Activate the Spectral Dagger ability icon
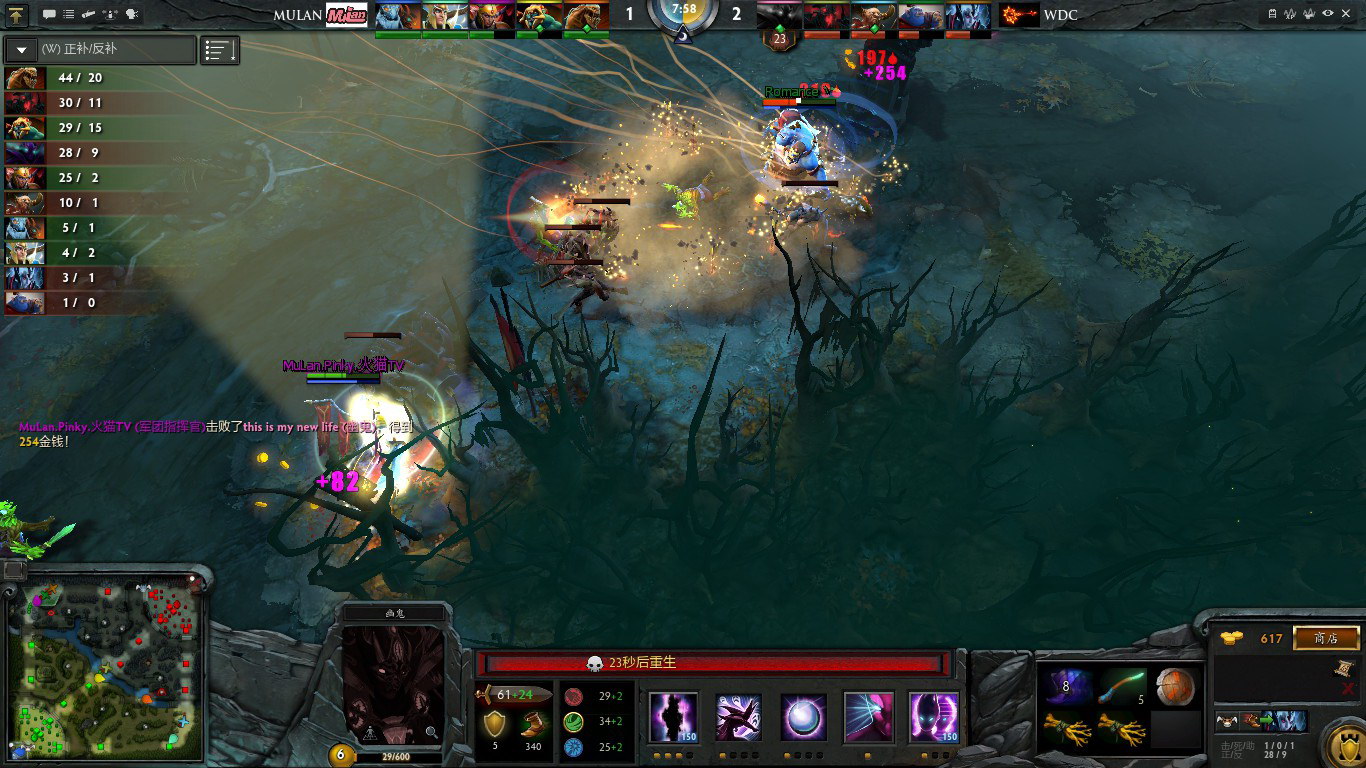 (x=674, y=717)
